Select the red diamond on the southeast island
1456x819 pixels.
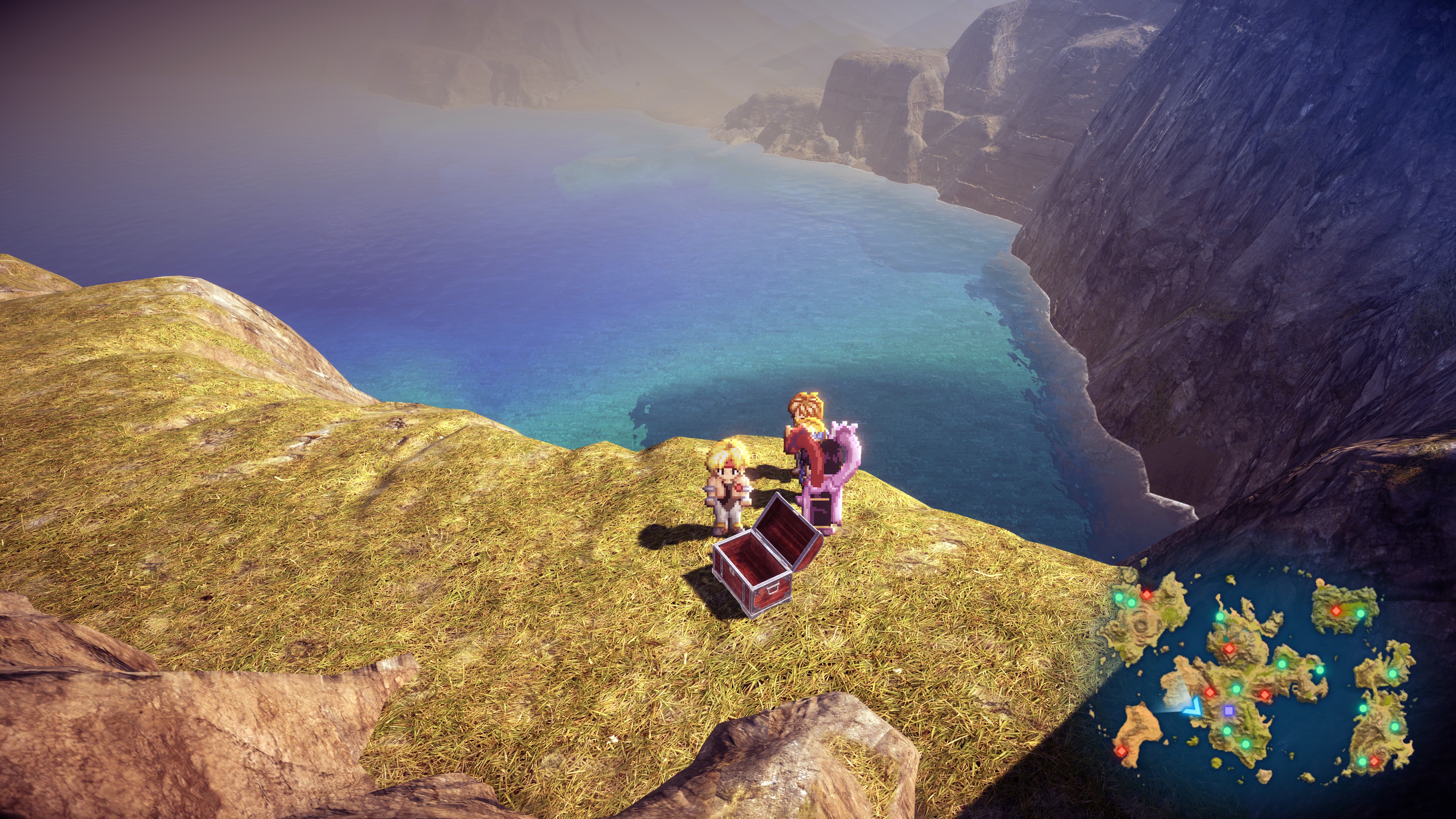click(1373, 761)
